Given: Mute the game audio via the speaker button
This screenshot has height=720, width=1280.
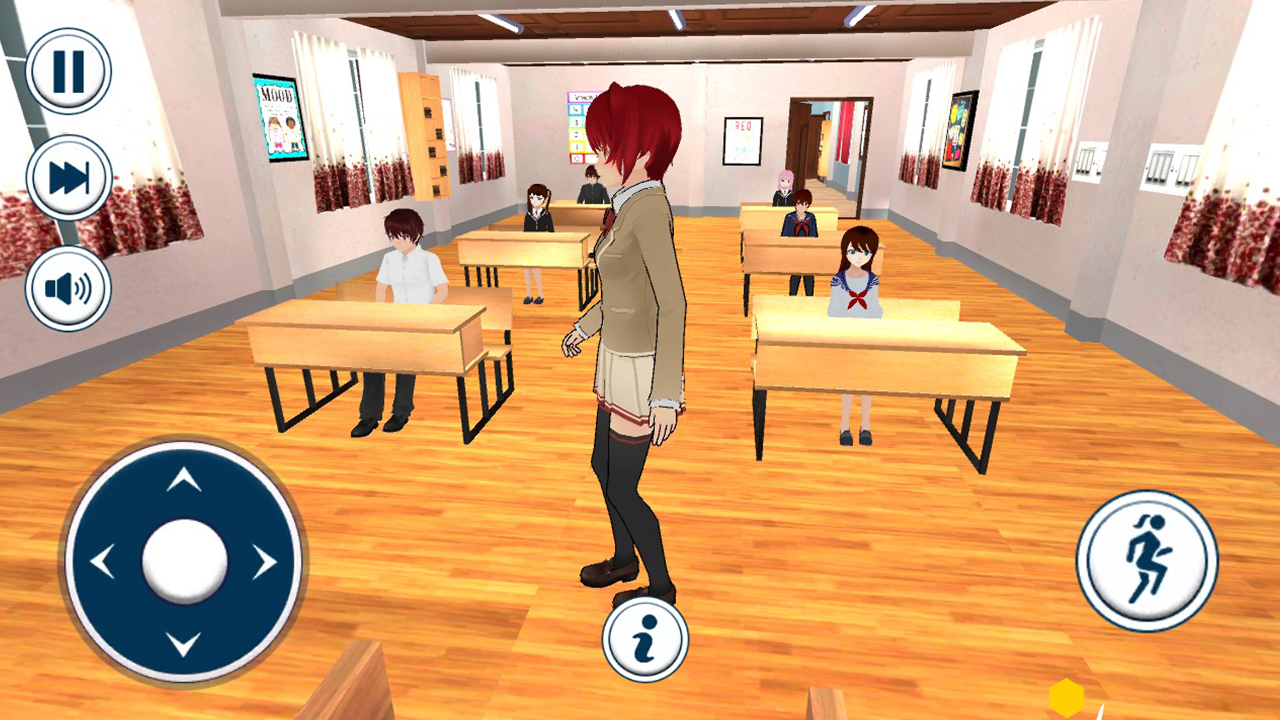Looking at the screenshot, I should click(x=68, y=287).
